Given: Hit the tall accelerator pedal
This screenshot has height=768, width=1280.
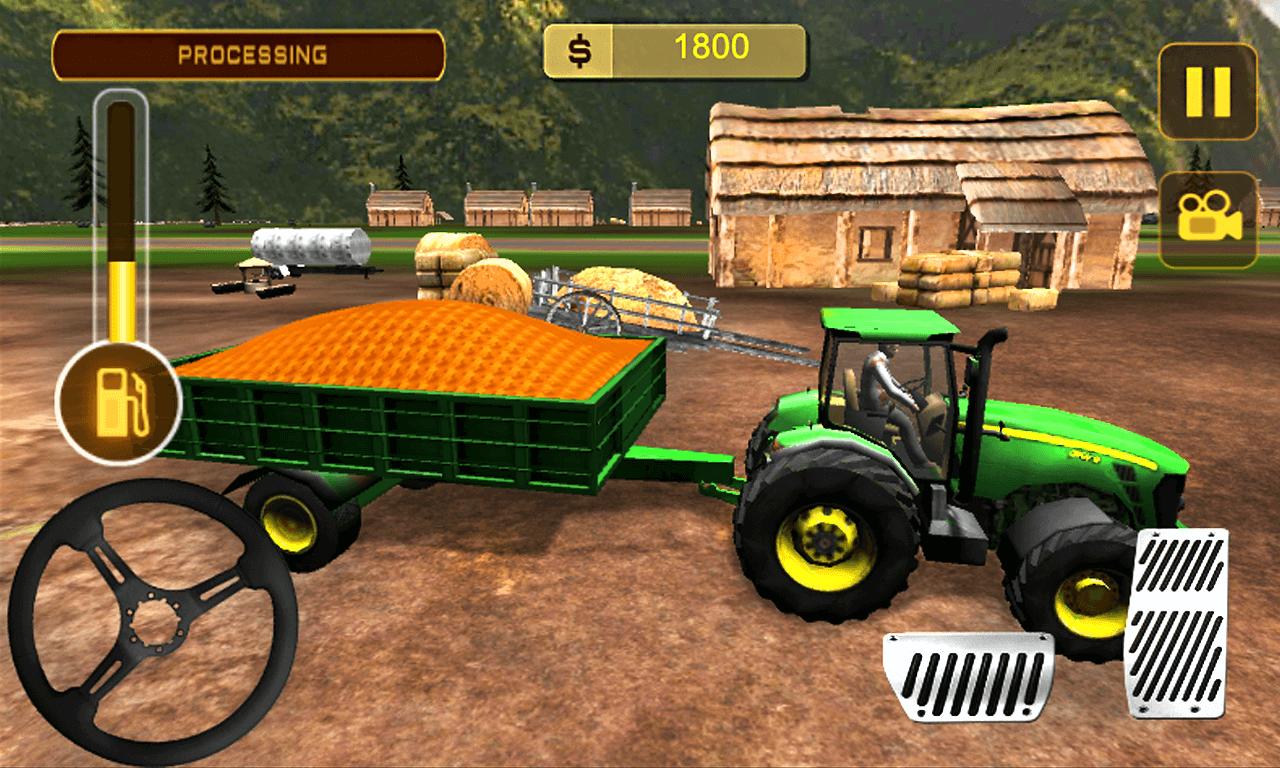Looking at the screenshot, I should [1176, 622].
